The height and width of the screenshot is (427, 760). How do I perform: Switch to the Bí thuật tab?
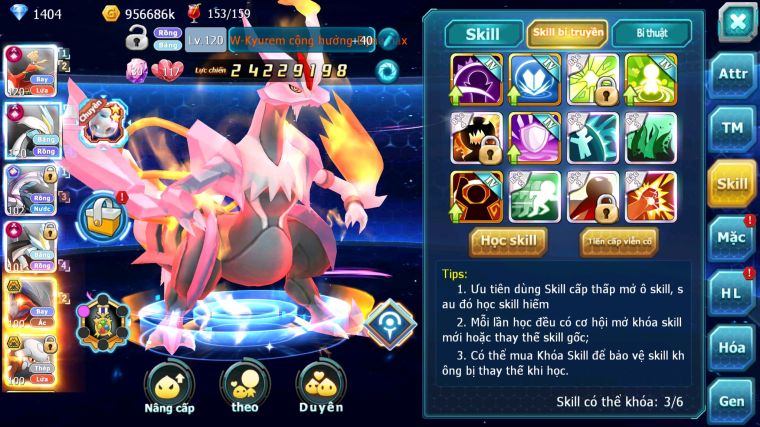(x=651, y=33)
